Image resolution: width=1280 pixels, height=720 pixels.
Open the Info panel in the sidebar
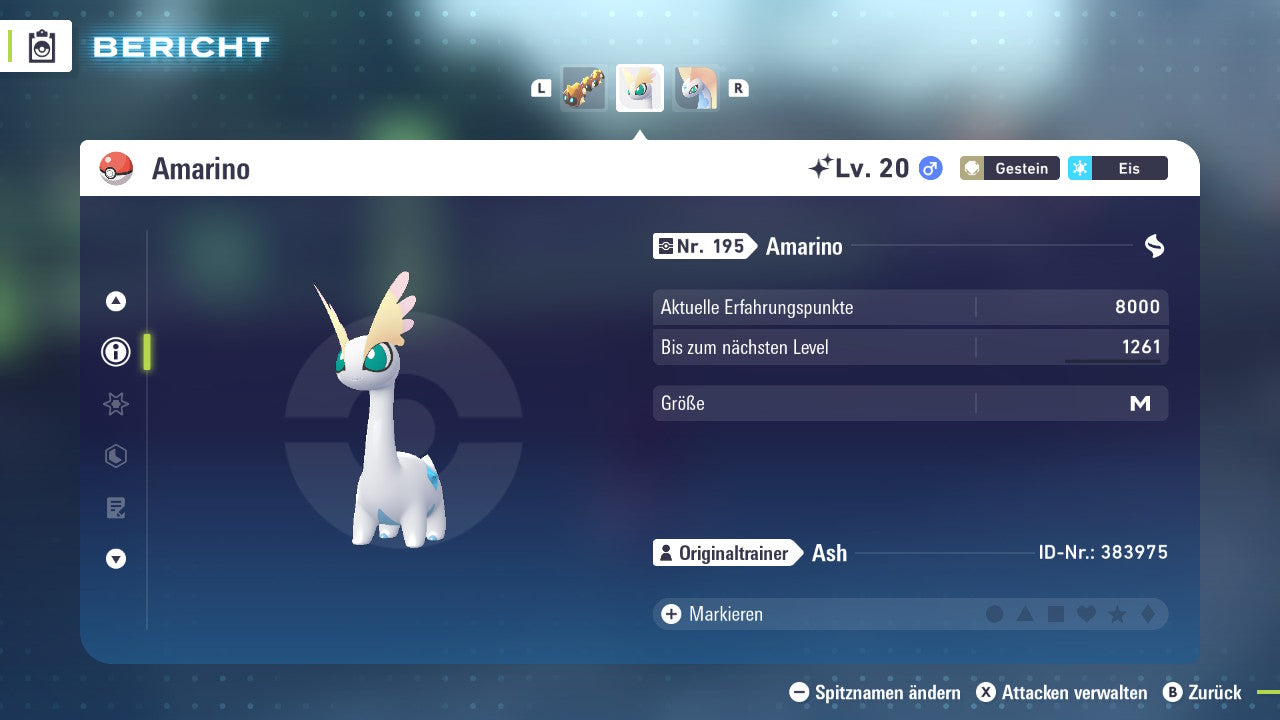click(x=115, y=352)
